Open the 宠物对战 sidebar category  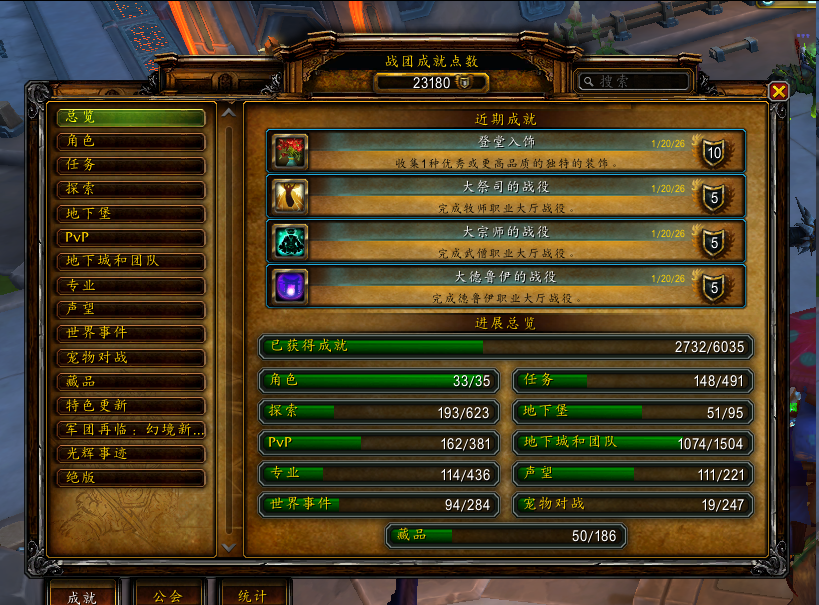(130, 357)
